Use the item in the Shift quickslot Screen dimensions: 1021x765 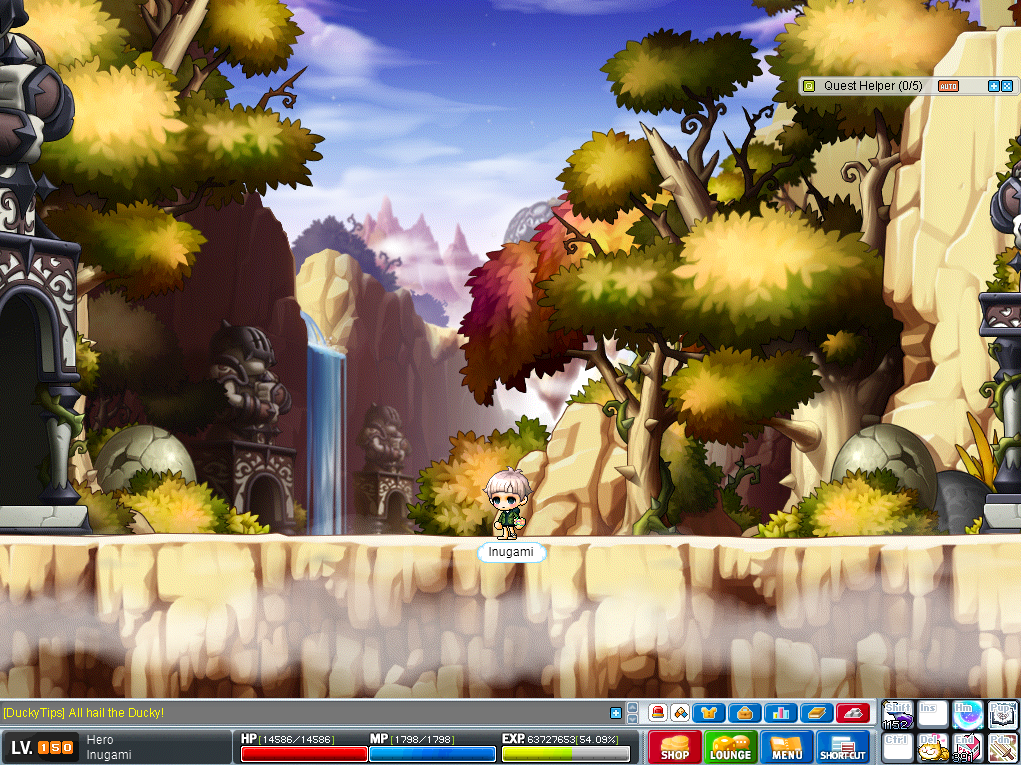(897, 714)
